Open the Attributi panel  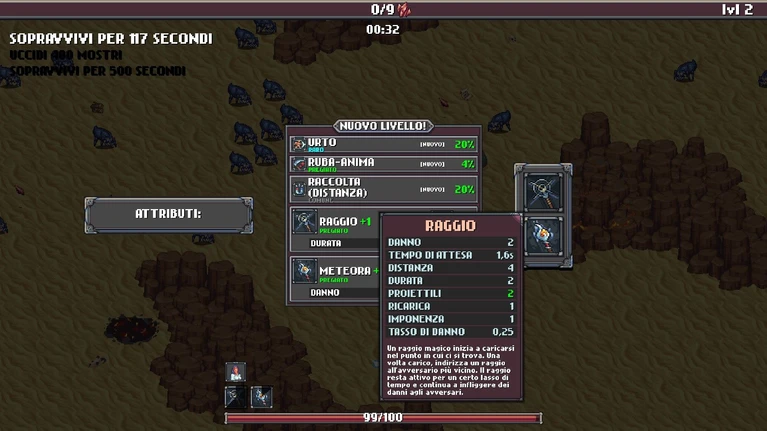(168, 214)
